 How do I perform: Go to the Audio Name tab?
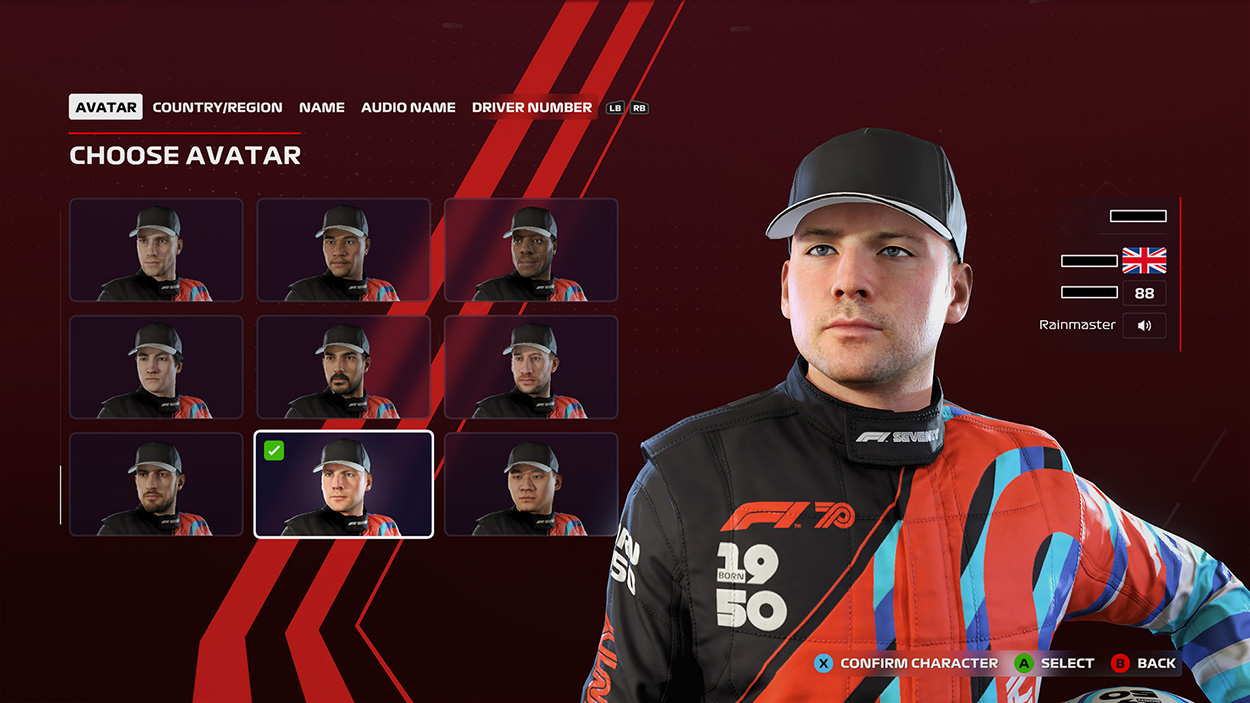coord(408,107)
